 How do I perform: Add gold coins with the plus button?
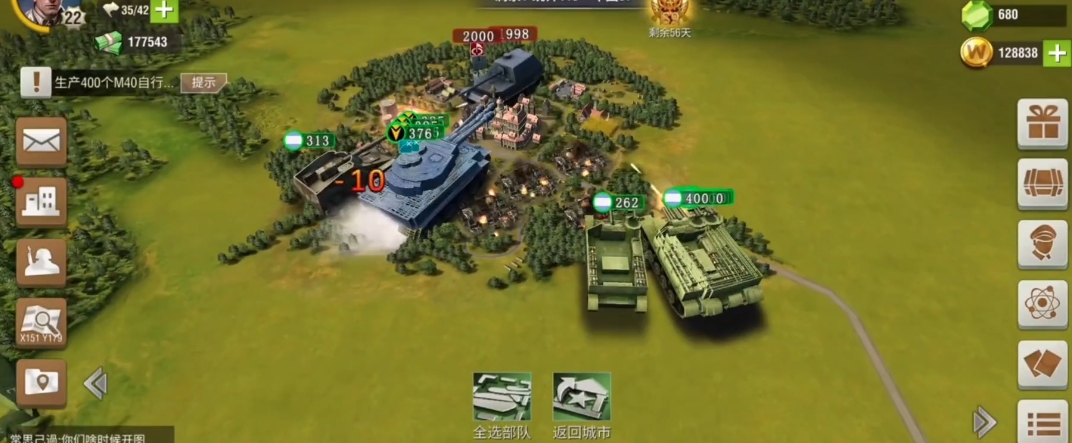click(1056, 53)
